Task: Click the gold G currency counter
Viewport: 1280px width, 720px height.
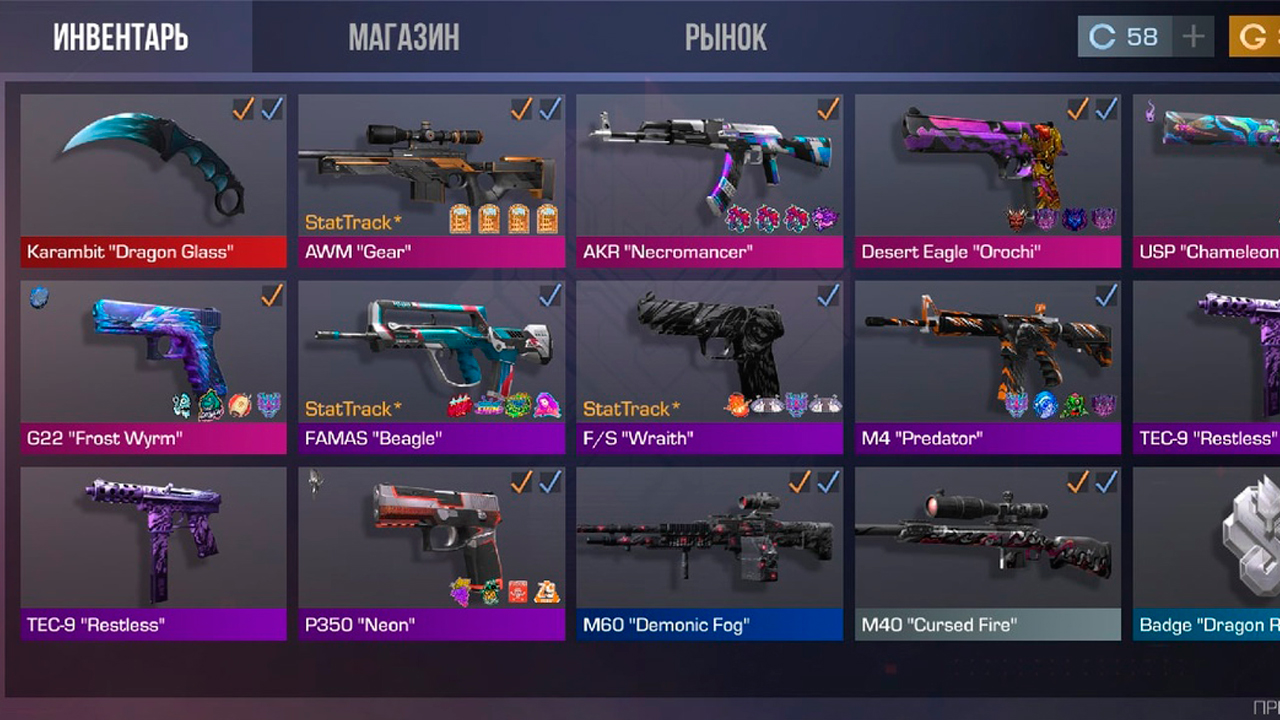Action: [x=1254, y=37]
